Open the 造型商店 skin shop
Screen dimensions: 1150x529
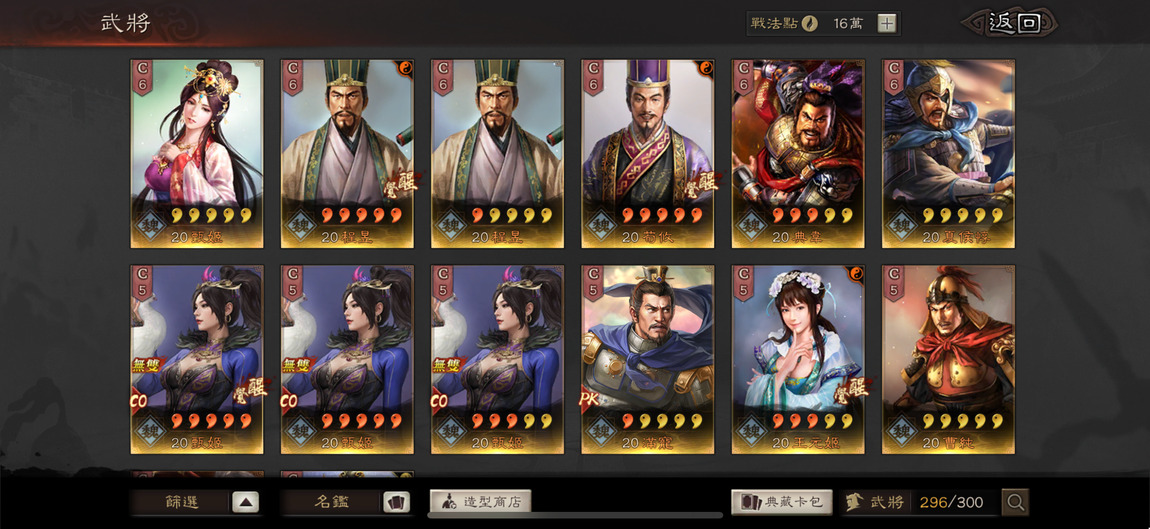[x=480, y=502]
